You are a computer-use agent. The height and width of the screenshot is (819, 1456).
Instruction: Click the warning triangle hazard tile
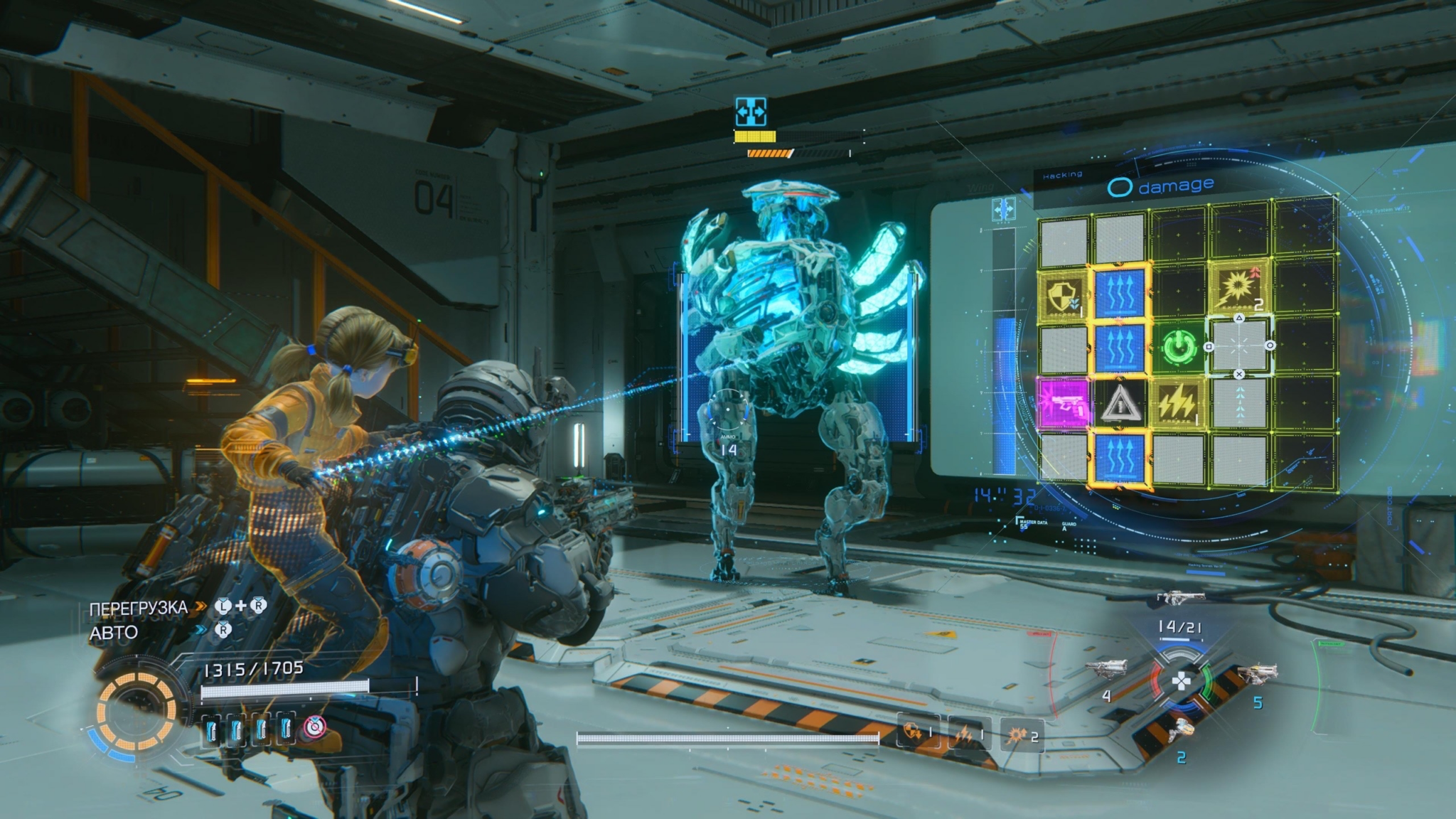pos(1120,404)
